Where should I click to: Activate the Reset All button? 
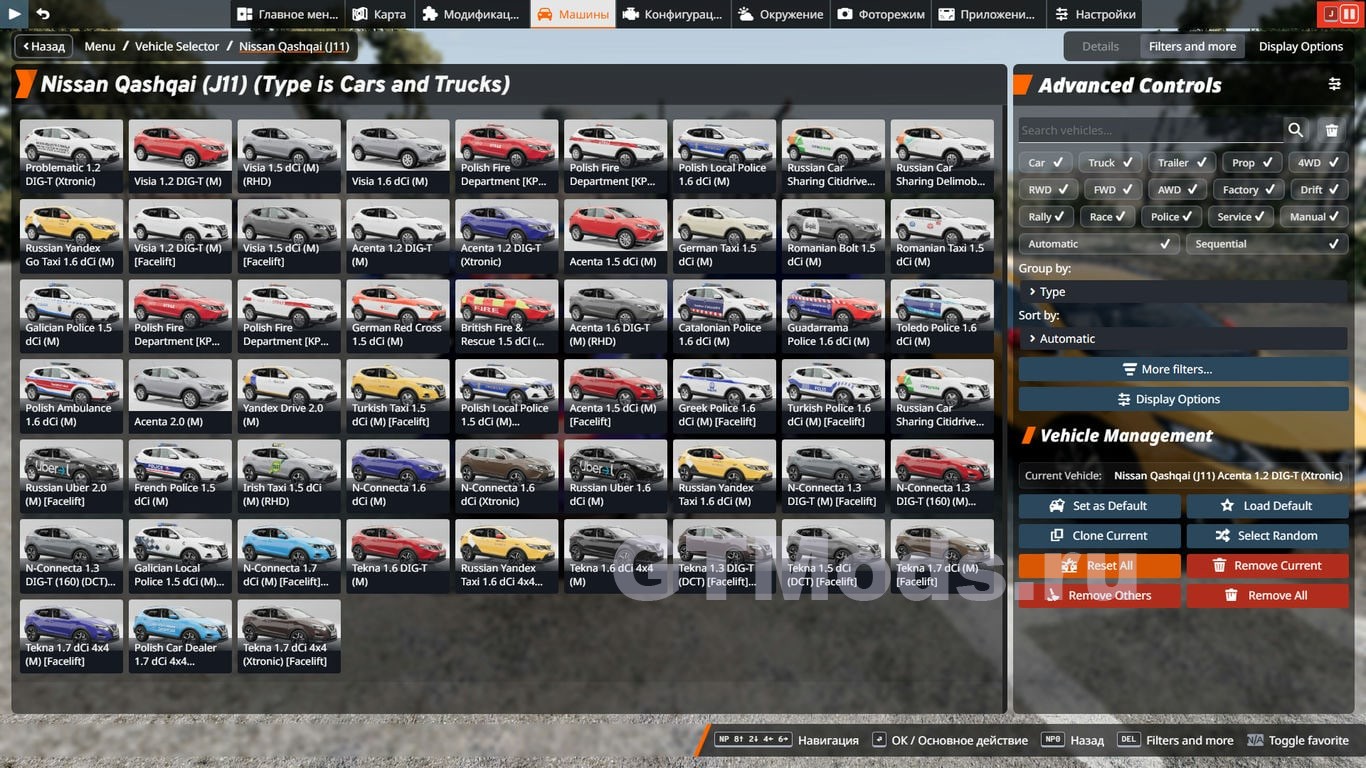[x=1099, y=566]
